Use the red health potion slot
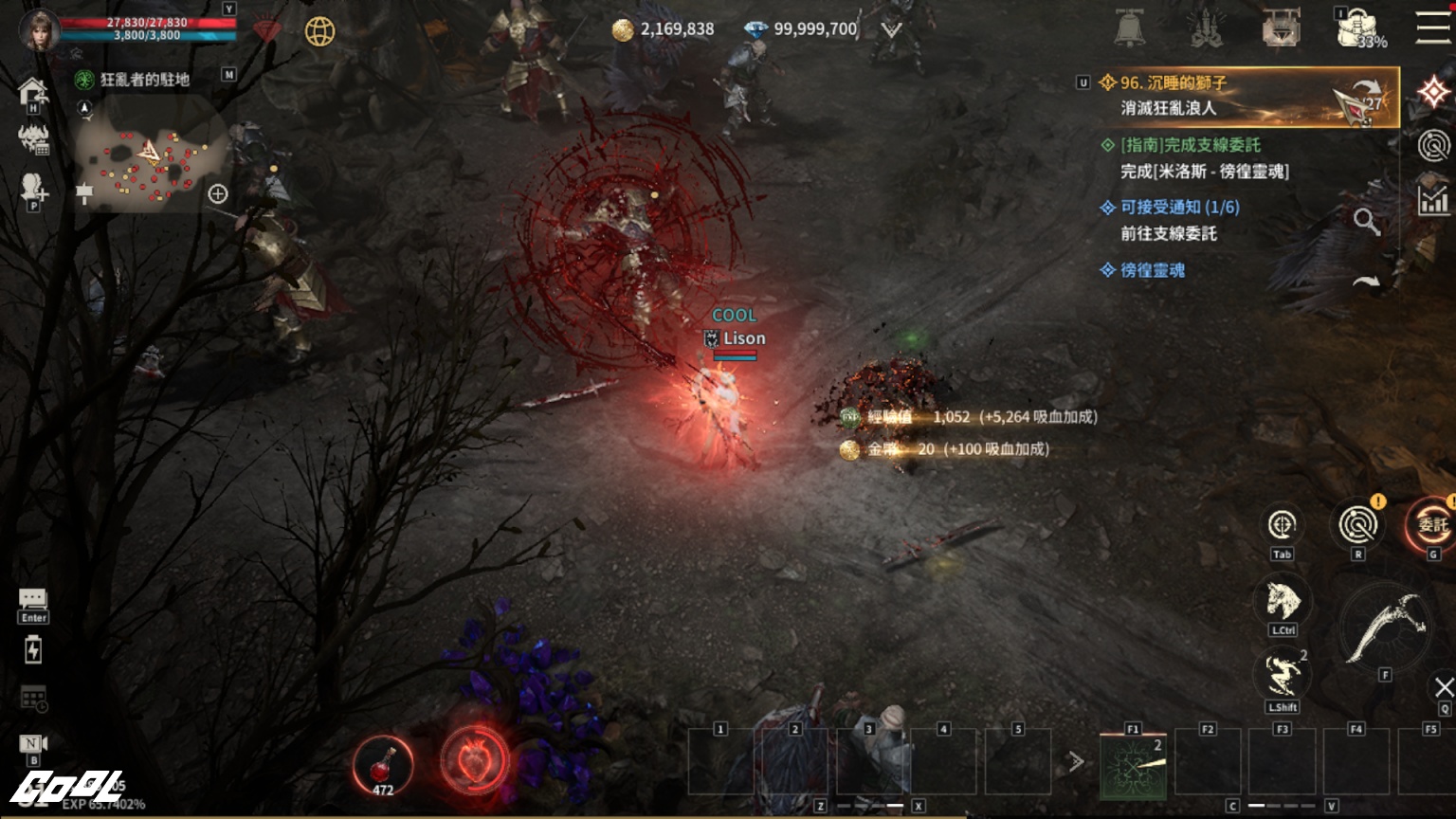 pyautogui.click(x=383, y=764)
